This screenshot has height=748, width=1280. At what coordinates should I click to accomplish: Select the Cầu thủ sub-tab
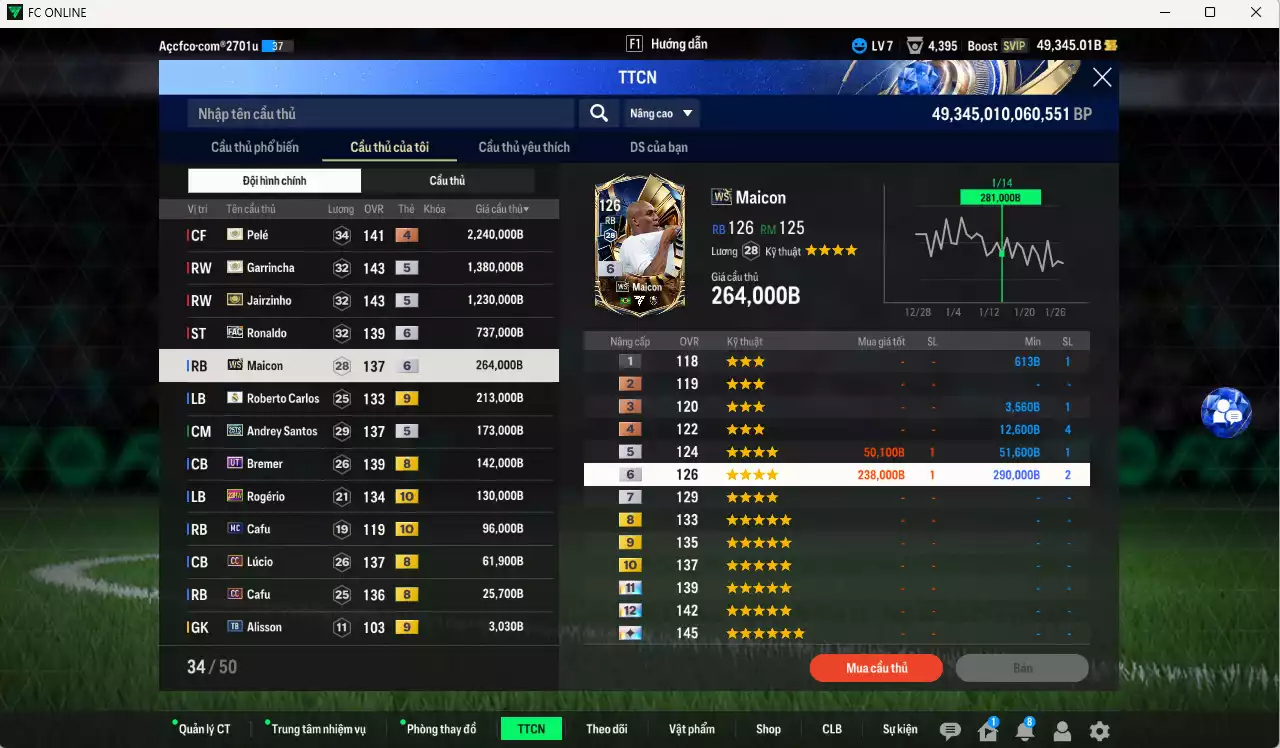(x=447, y=181)
